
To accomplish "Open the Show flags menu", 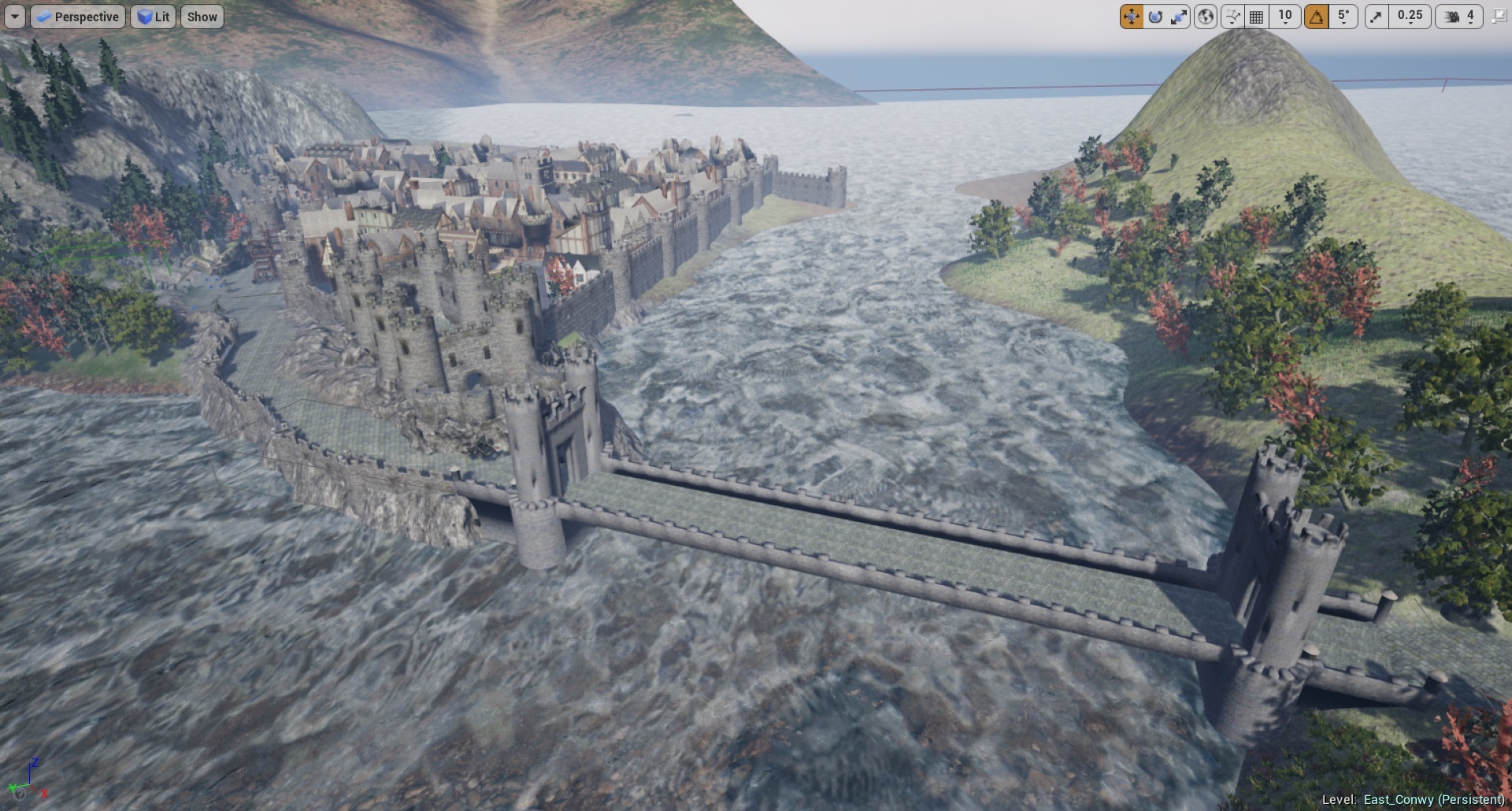I will coord(202,17).
